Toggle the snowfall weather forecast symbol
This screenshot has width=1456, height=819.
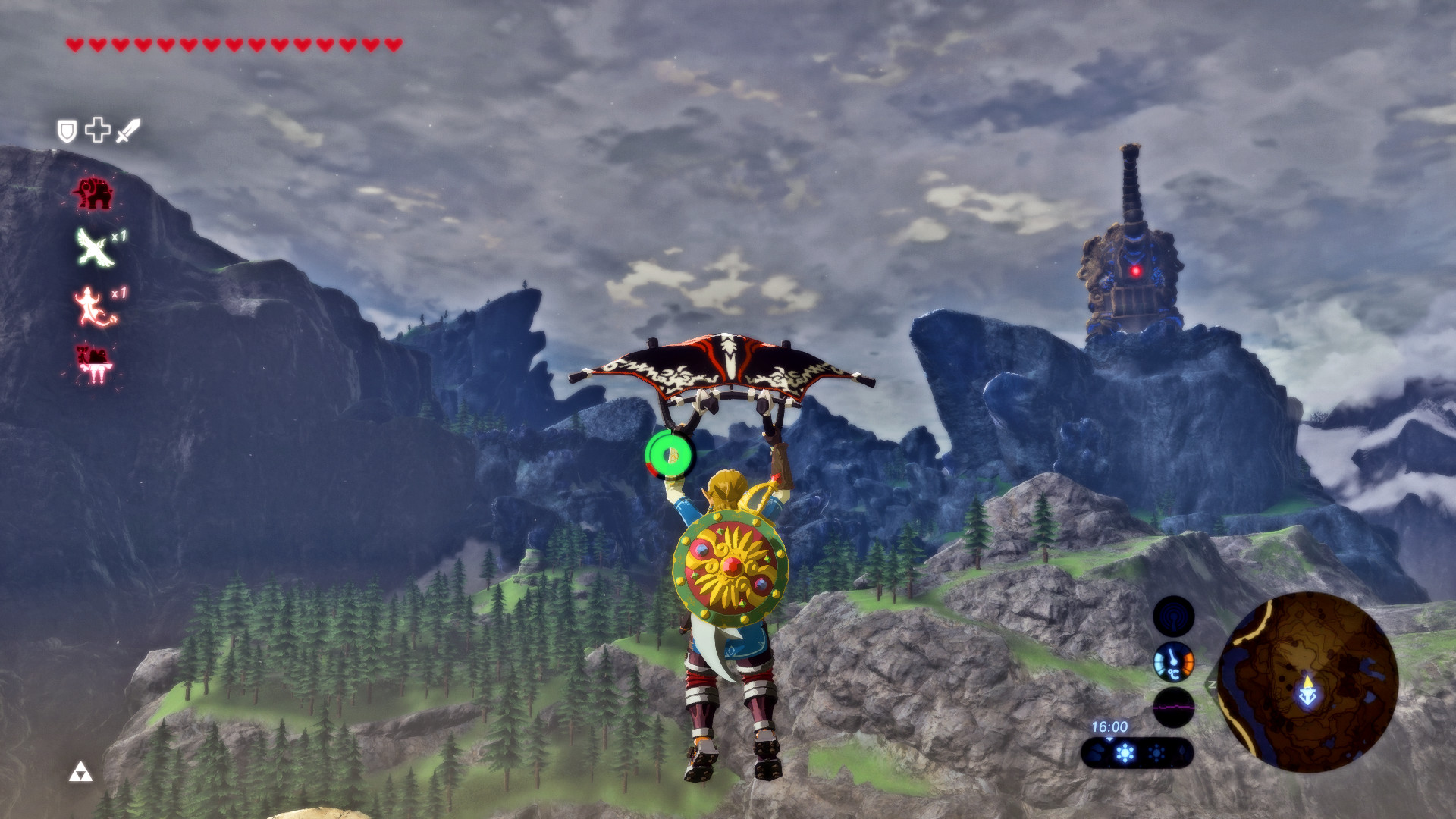click(1125, 752)
